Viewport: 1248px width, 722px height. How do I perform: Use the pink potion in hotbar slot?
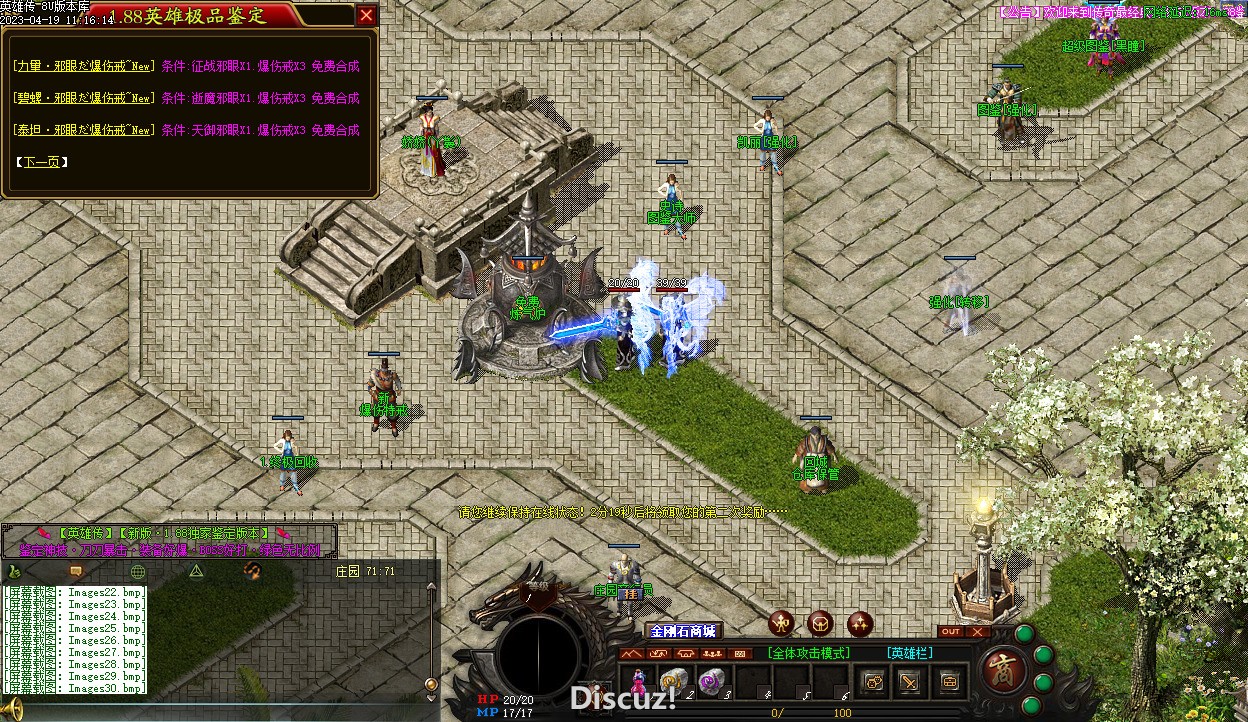point(636,682)
